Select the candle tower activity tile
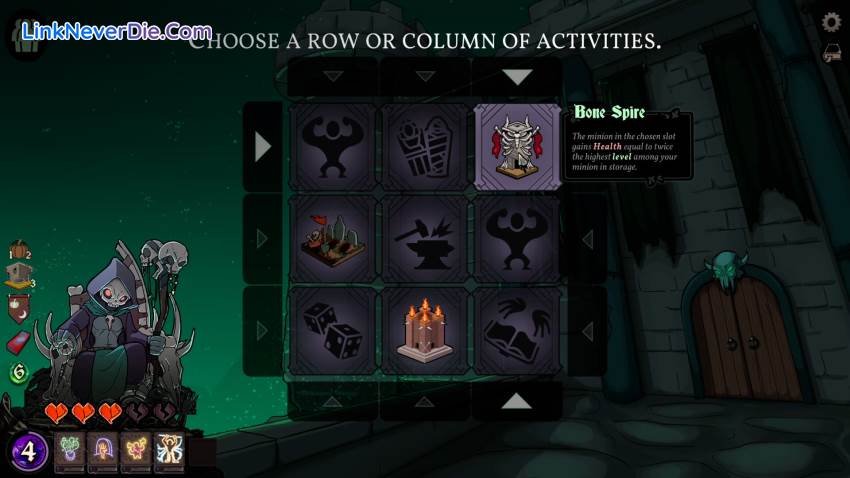The height and width of the screenshot is (478, 850). point(424,330)
